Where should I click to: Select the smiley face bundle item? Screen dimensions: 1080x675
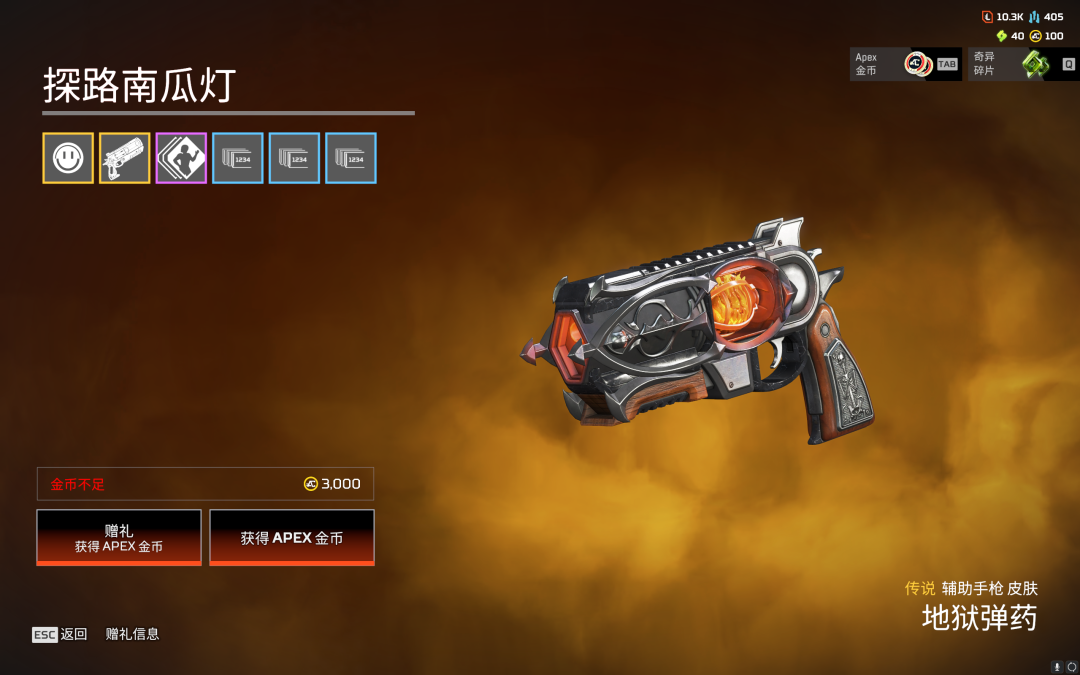point(68,158)
